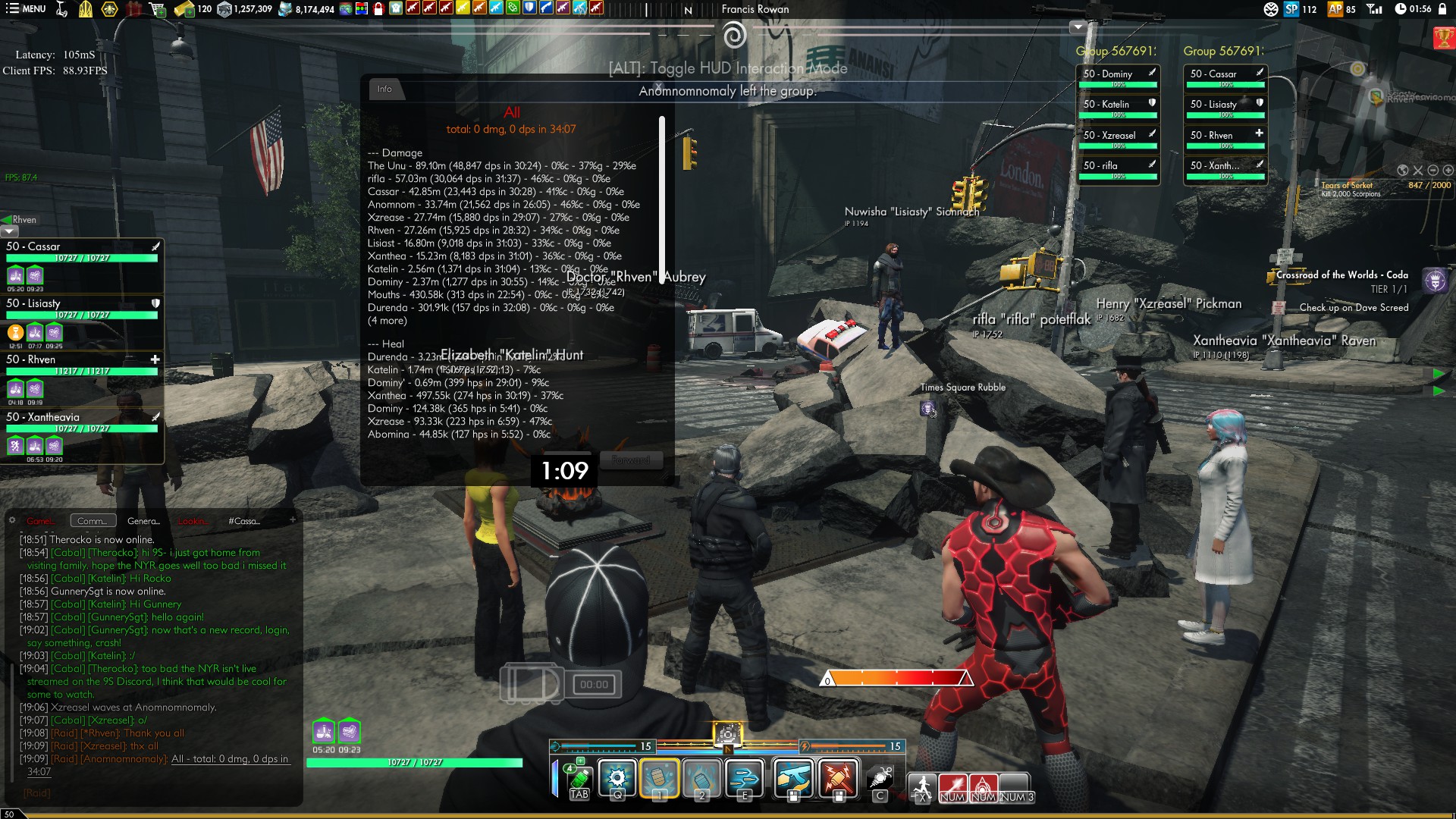Open the Game chat tab
1456x819 pixels.
click(39, 521)
